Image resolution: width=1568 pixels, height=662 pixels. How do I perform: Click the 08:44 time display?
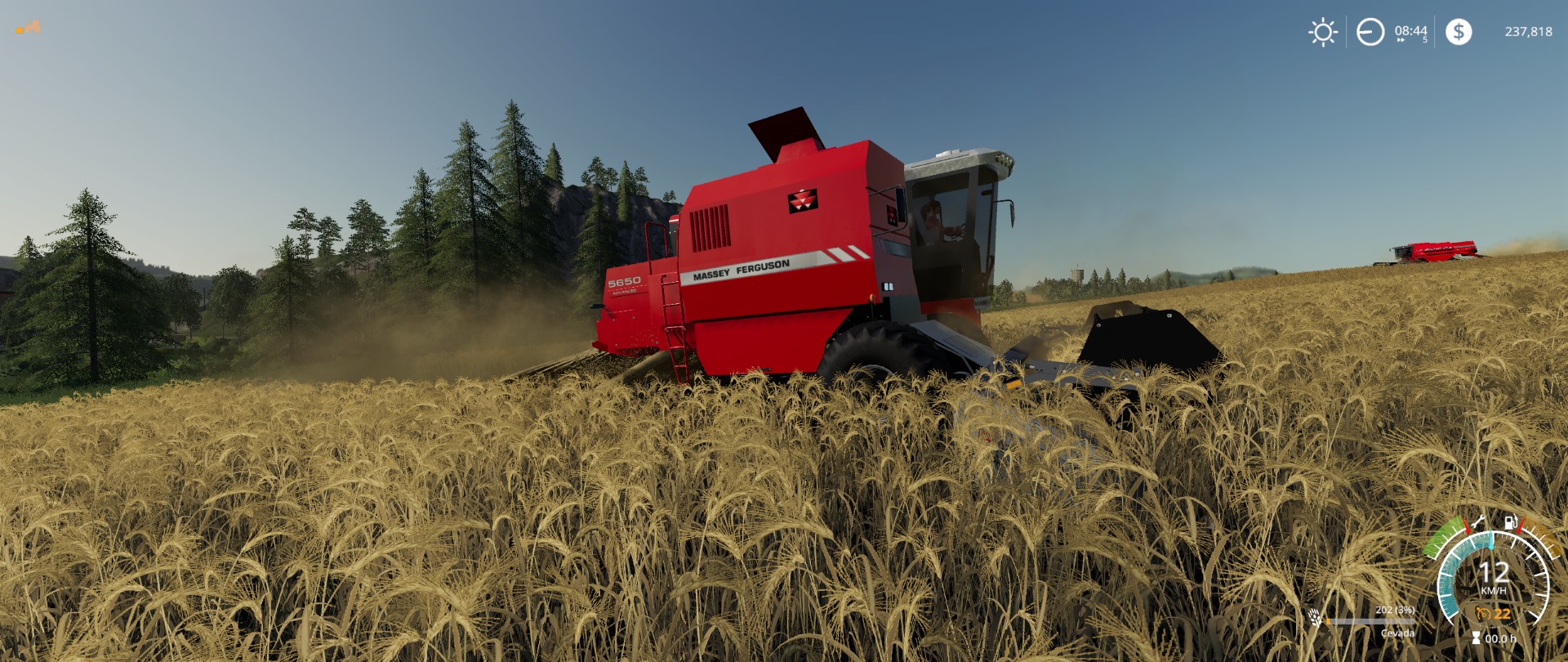point(1410,31)
